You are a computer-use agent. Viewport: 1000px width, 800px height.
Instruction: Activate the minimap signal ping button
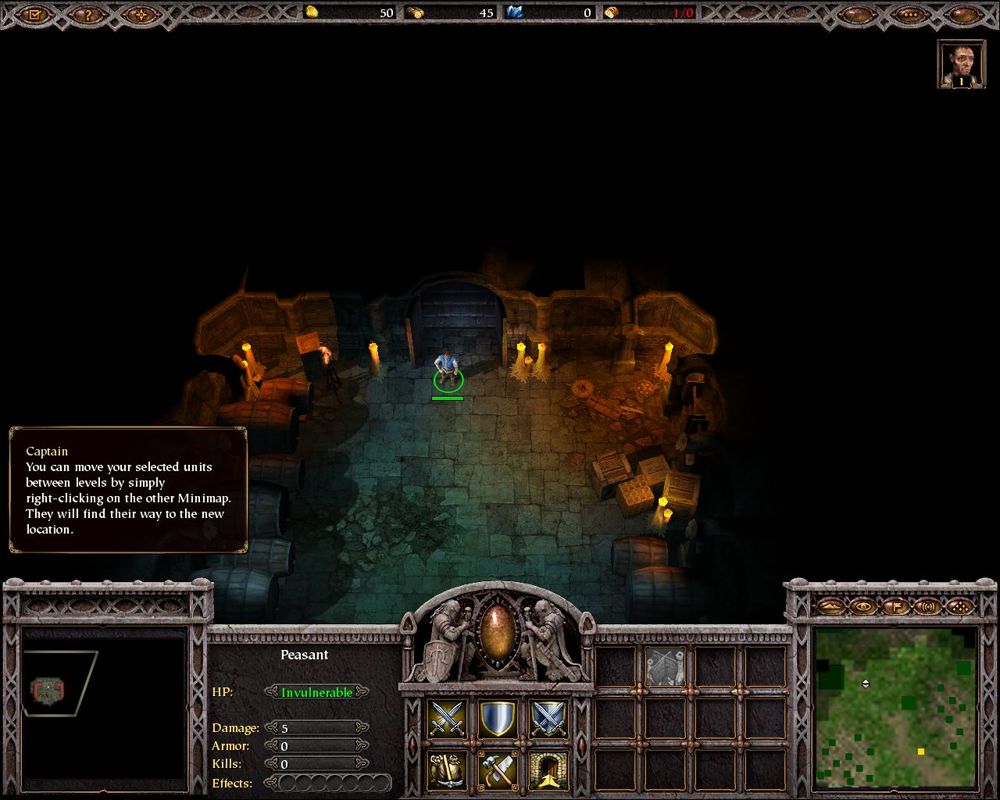coord(927,606)
